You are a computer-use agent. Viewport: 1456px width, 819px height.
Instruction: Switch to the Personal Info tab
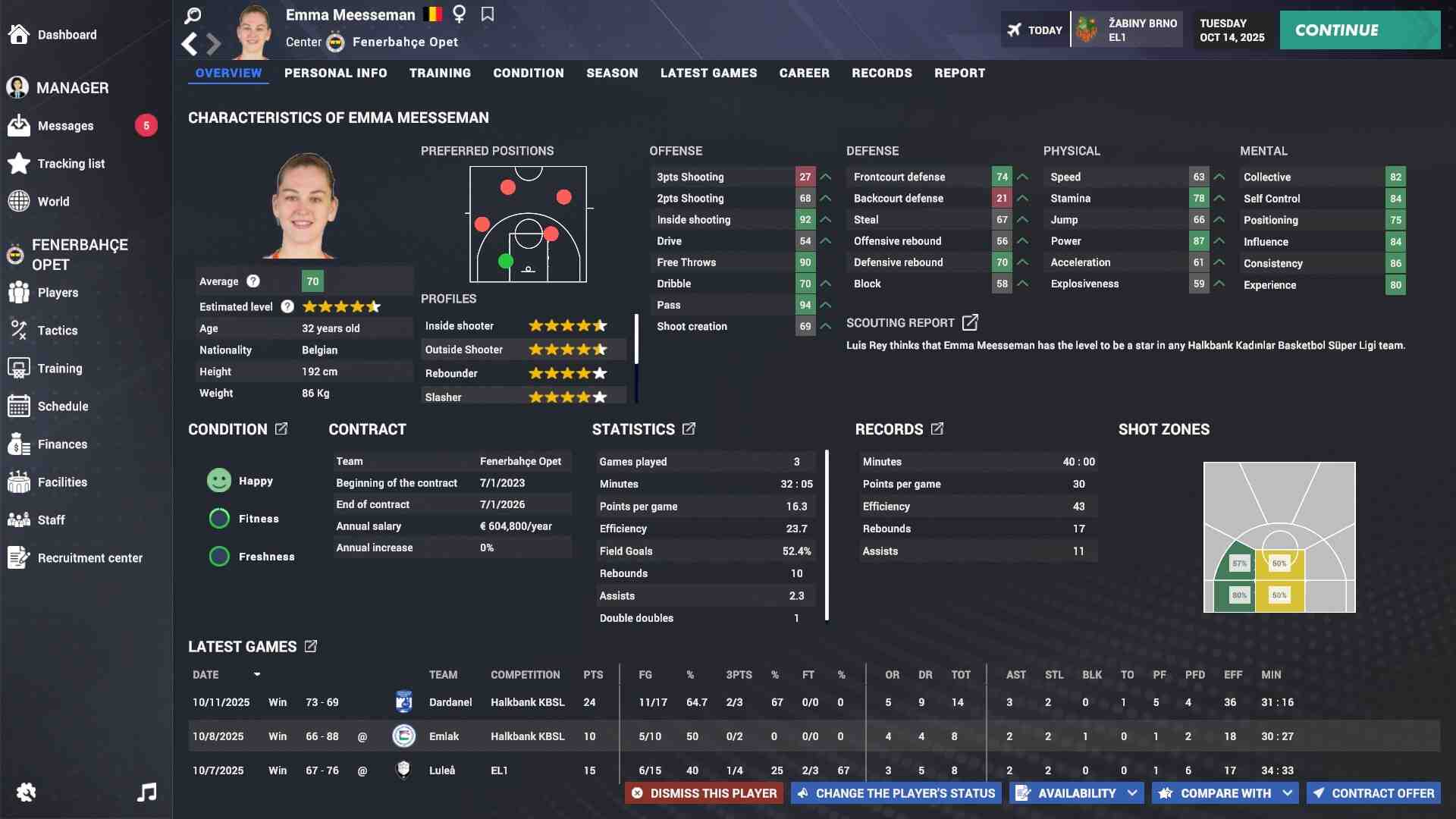point(335,73)
